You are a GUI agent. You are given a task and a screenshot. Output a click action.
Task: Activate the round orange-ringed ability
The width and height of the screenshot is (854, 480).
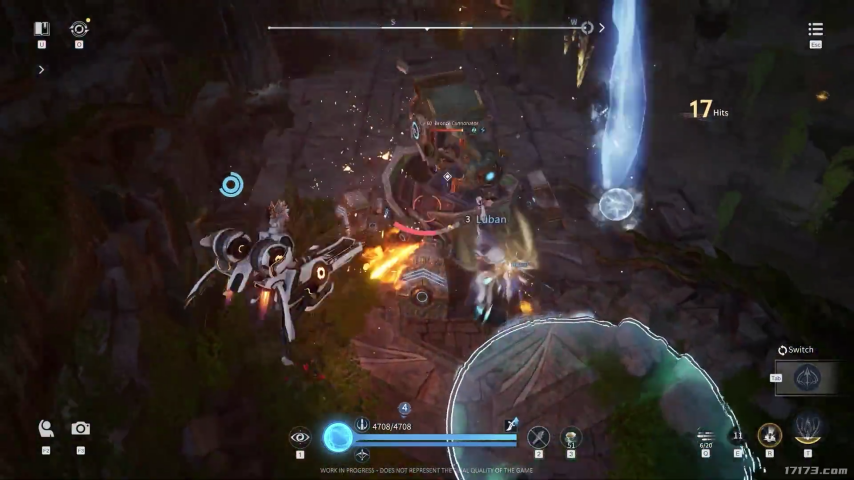point(769,435)
